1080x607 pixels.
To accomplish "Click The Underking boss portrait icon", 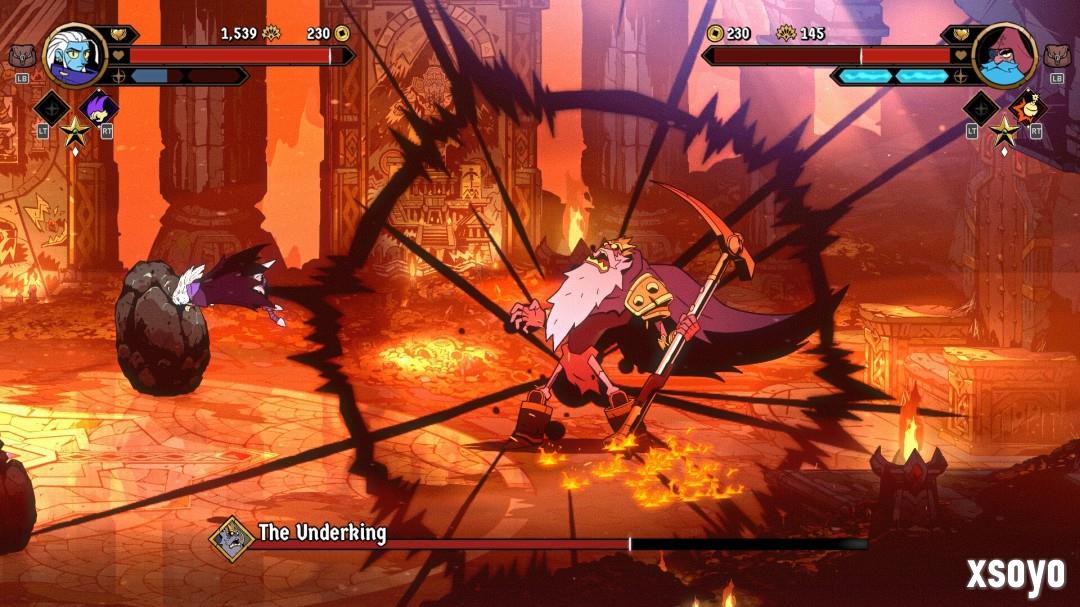I will [x=231, y=538].
